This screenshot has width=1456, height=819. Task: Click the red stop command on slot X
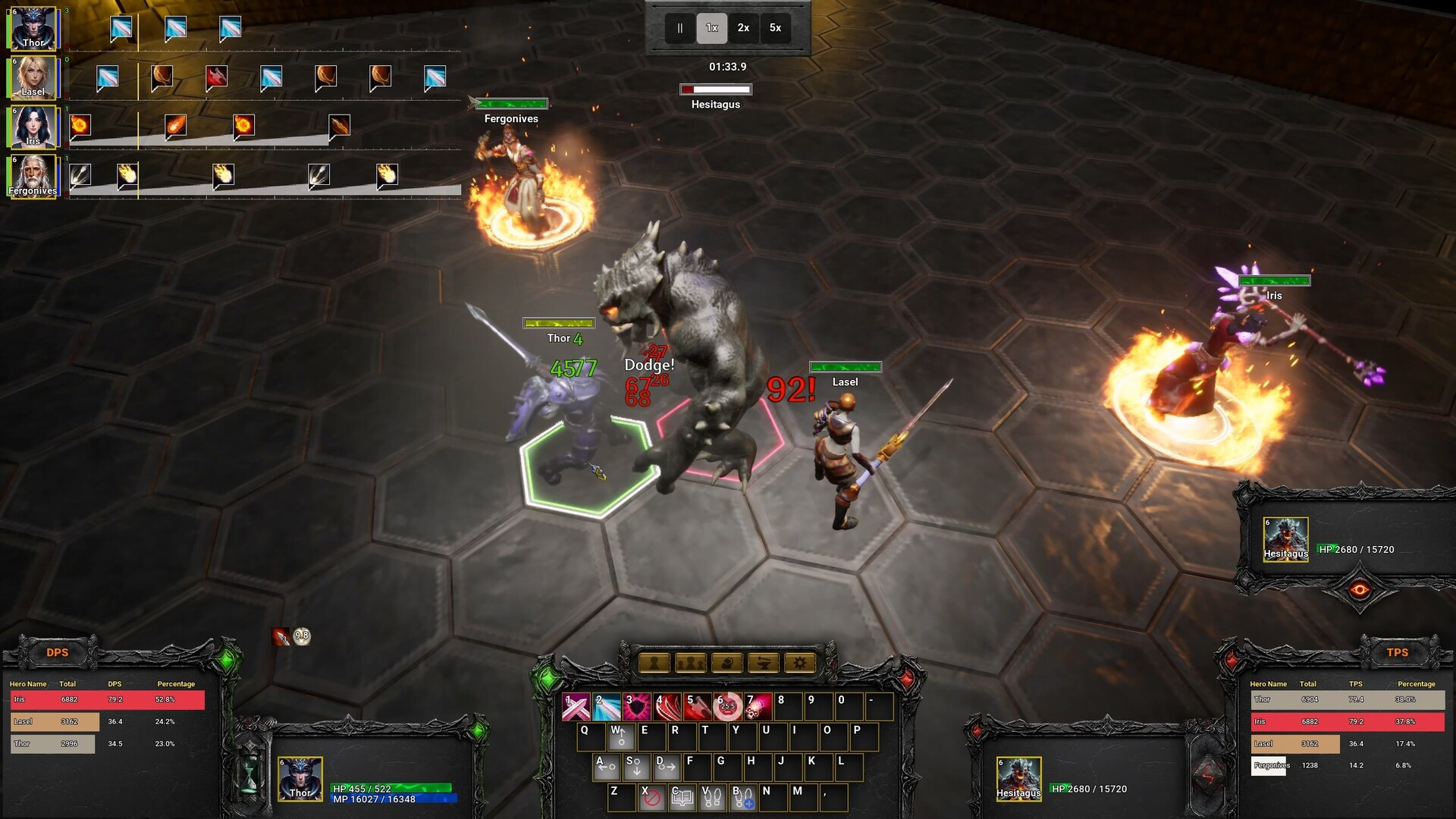point(651,799)
